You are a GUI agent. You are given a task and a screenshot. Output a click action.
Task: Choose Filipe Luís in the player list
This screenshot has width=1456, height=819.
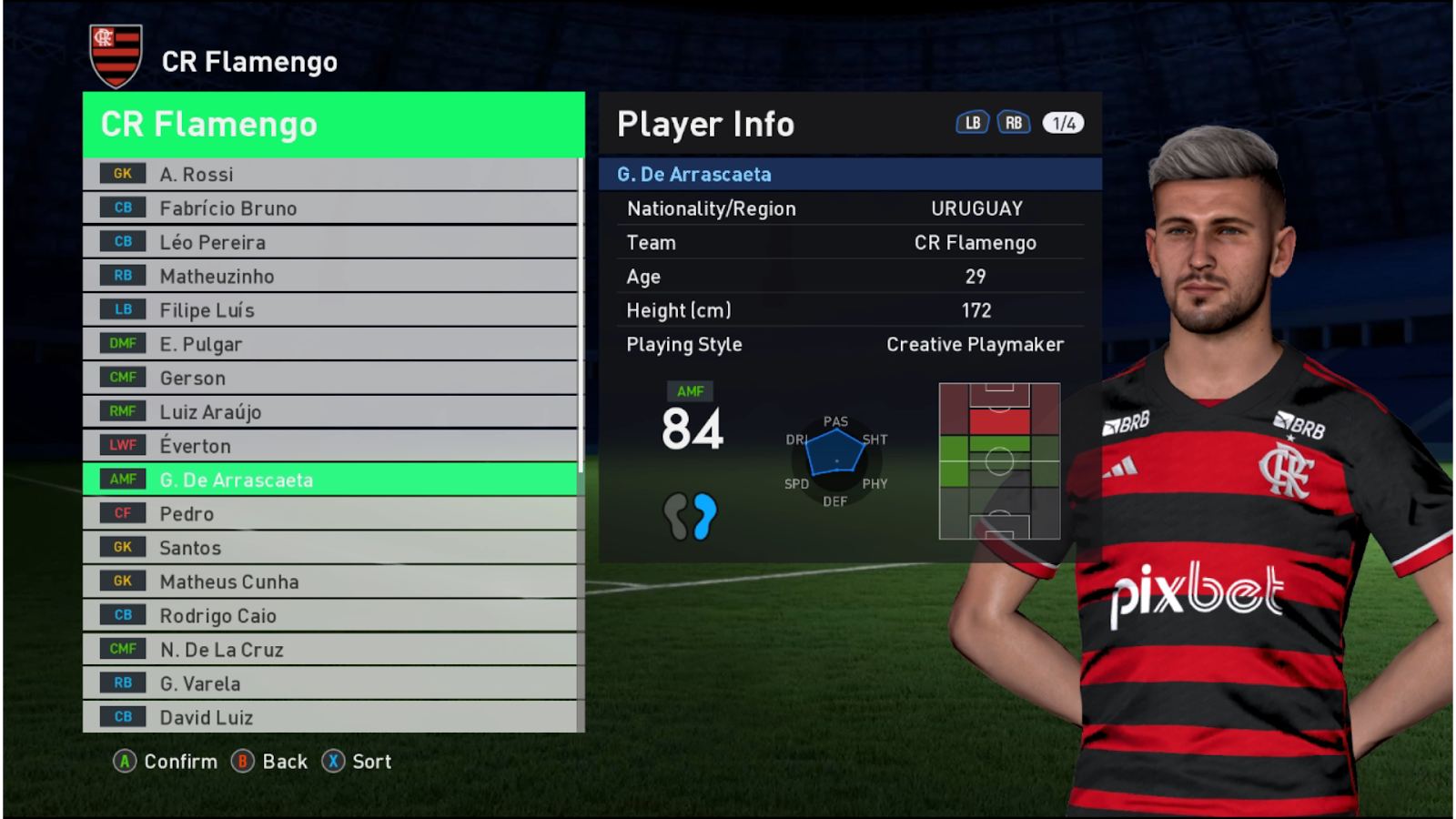pos(329,310)
